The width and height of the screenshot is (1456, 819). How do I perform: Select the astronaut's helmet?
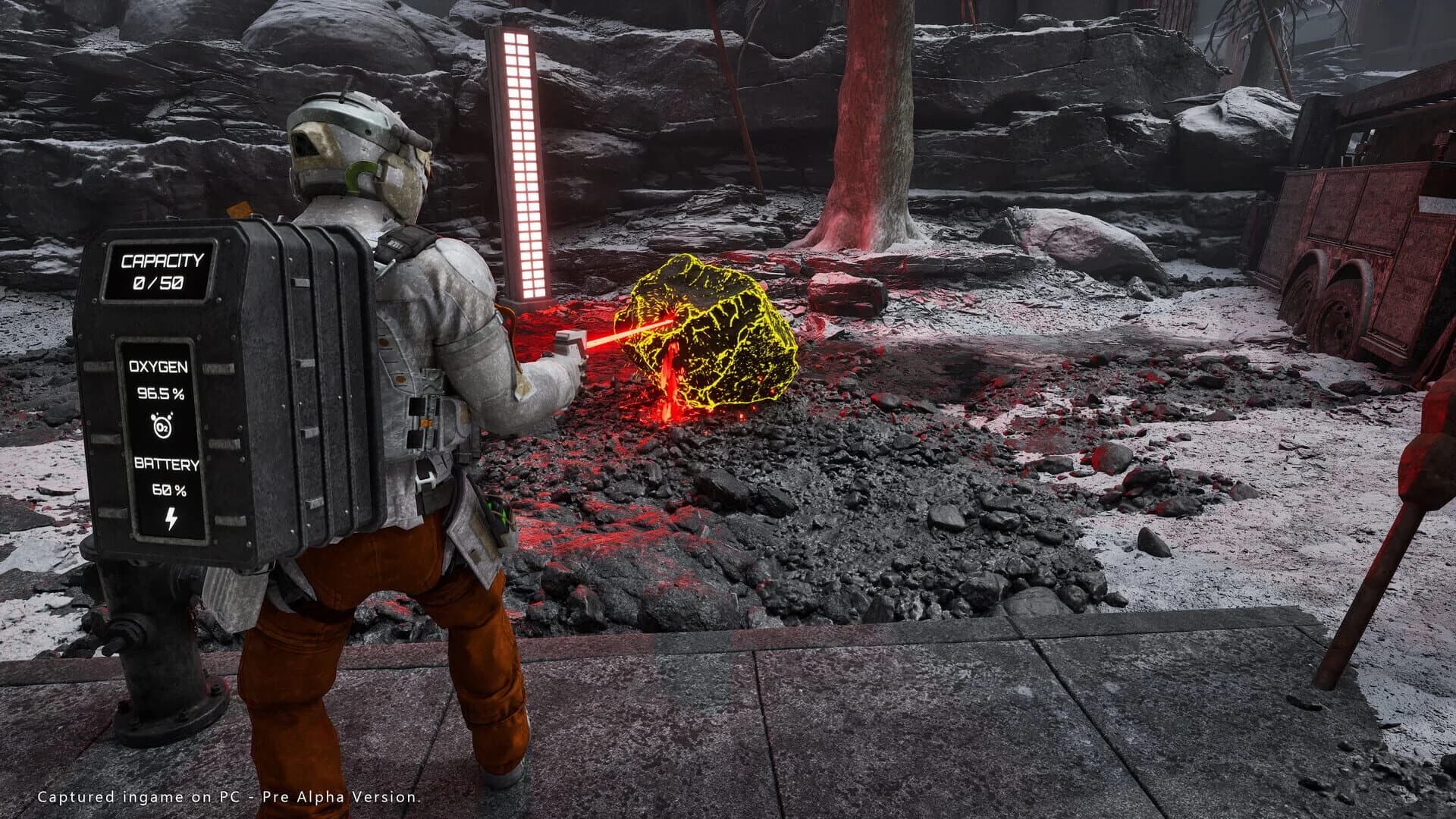click(x=356, y=144)
